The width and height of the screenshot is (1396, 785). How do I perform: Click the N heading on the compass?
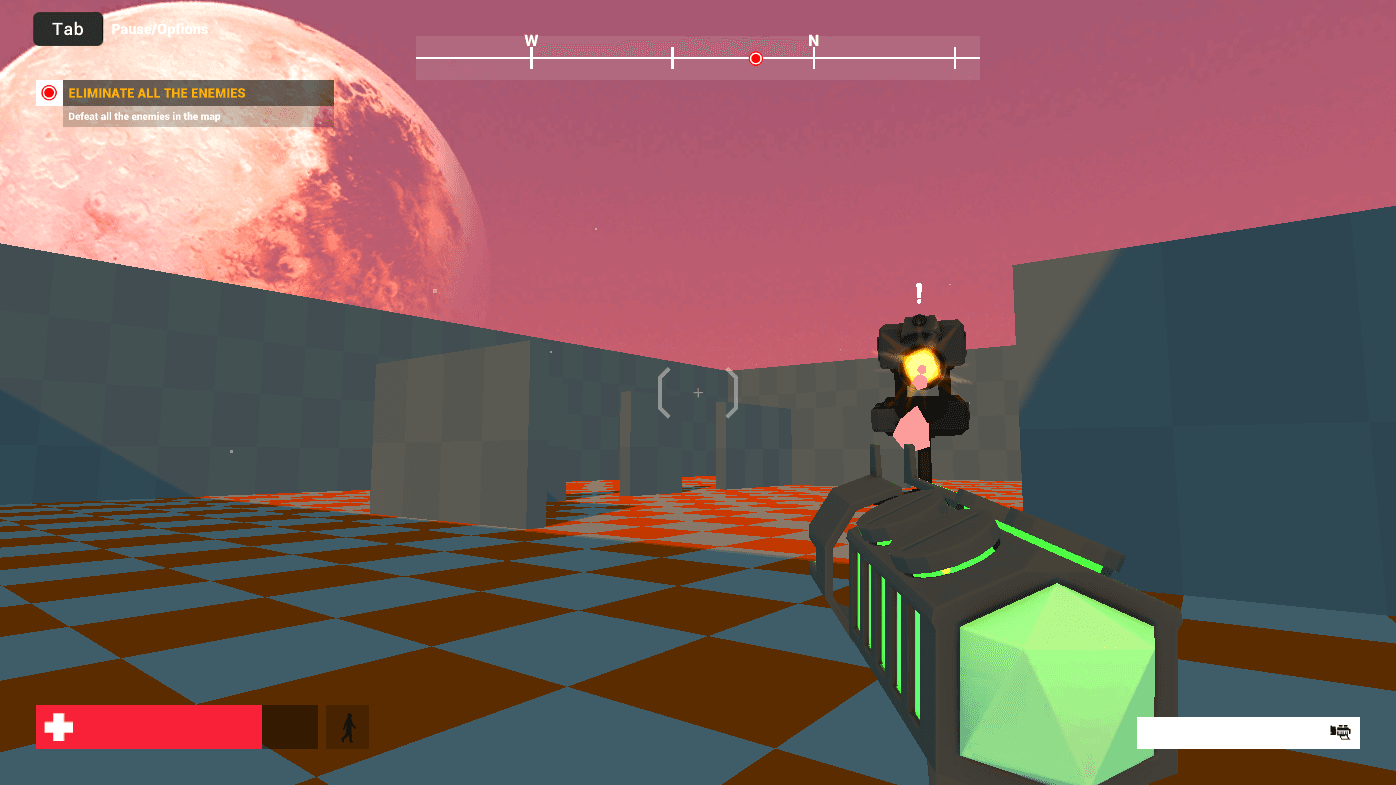pyautogui.click(x=814, y=41)
